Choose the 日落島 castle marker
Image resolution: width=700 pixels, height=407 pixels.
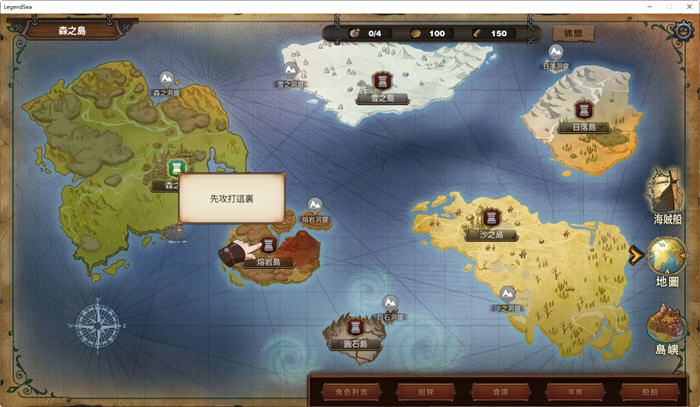[x=583, y=109]
